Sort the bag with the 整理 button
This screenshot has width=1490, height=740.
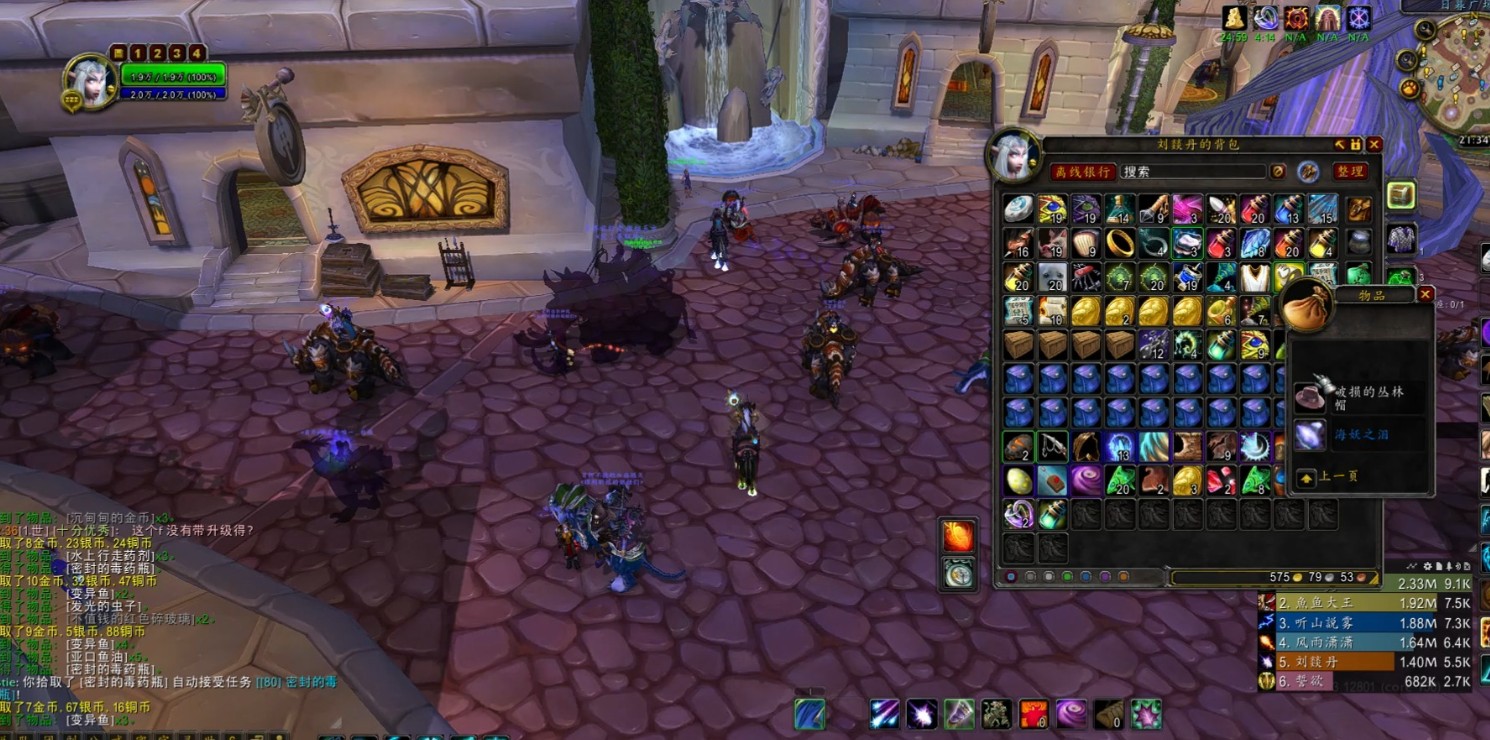(1350, 172)
